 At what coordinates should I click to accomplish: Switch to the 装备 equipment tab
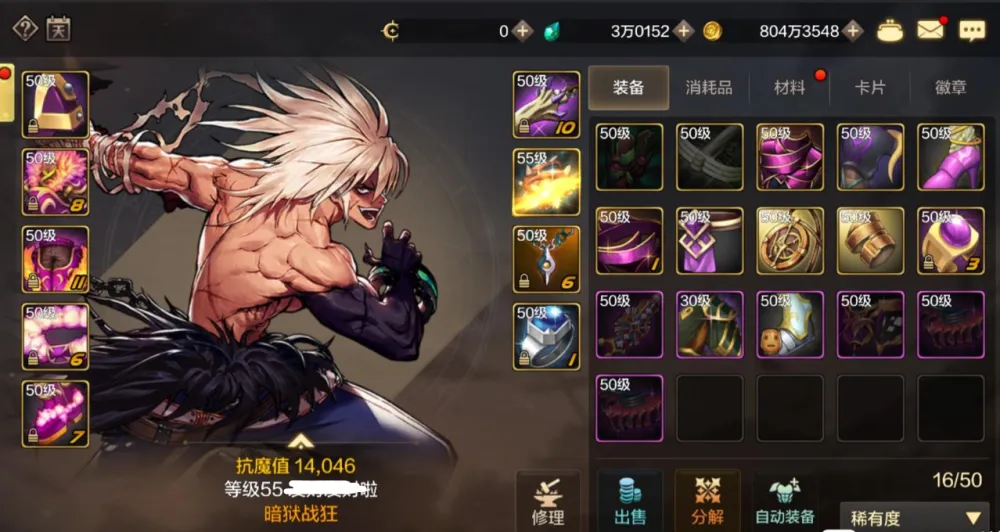pyautogui.click(x=628, y=88)
